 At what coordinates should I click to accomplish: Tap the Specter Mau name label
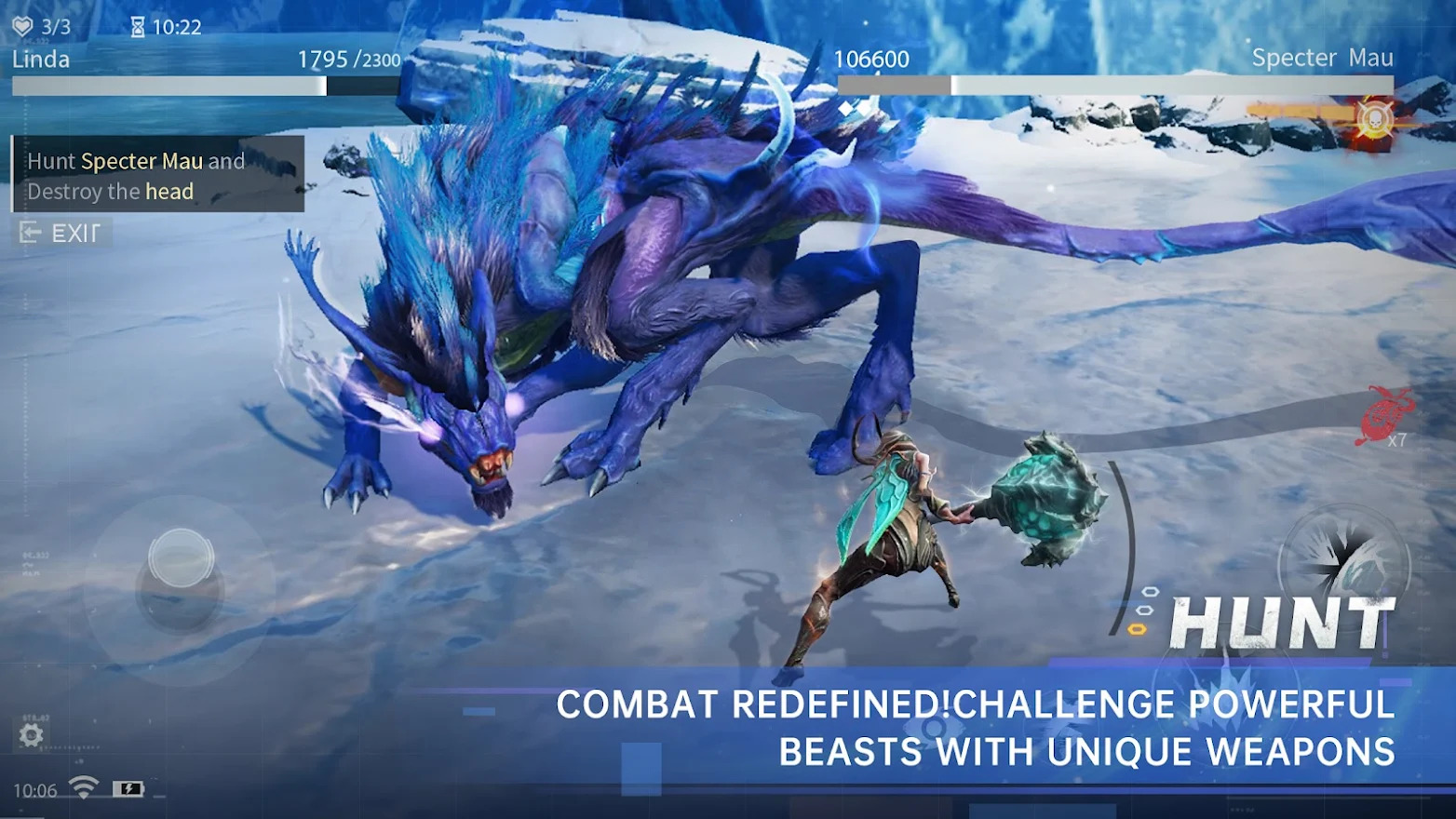(1323, 57)
